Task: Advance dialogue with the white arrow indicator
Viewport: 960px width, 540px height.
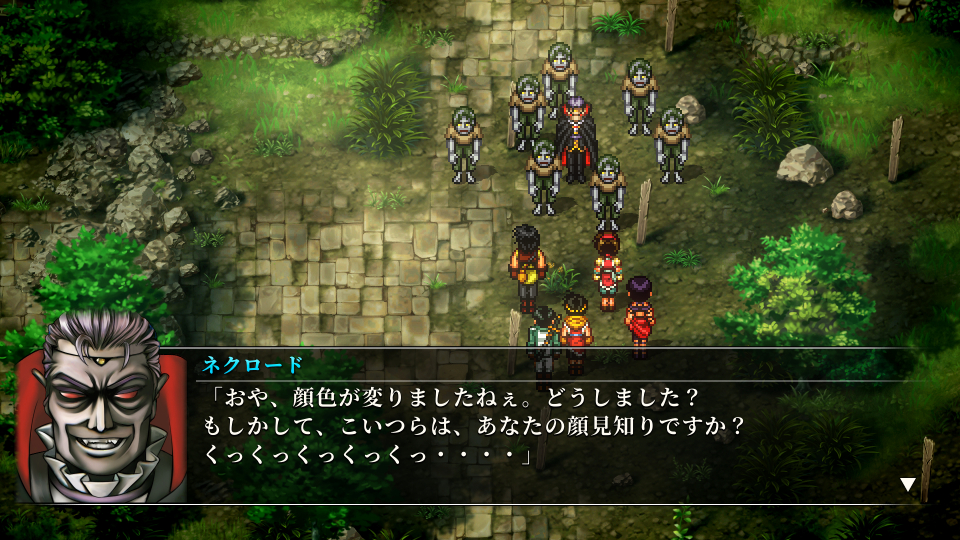Action: (908, 485)
